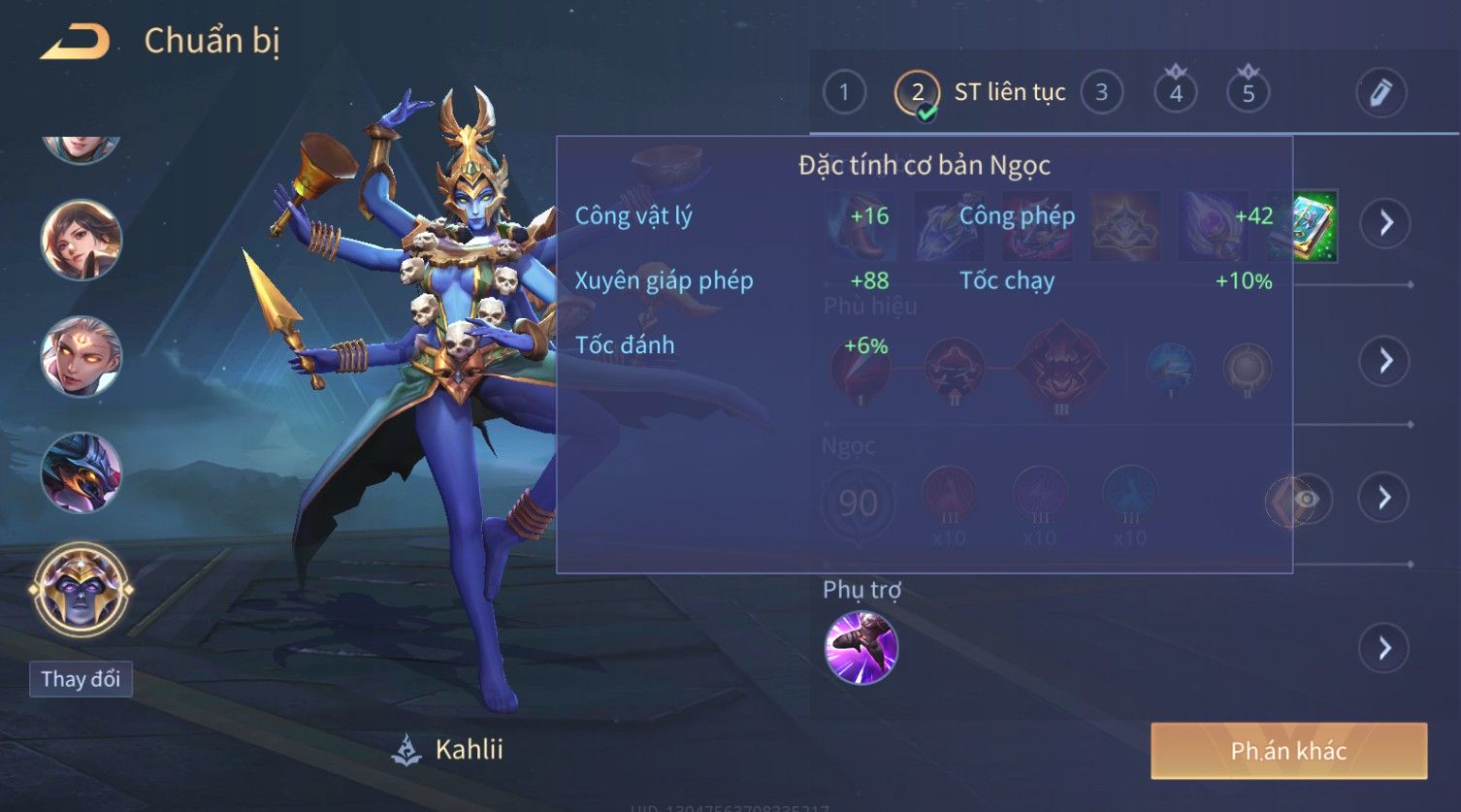Viewport: 1461px width, 812px height.
Task: Switch to build preset 5
Action: (x=1249, y=93)
